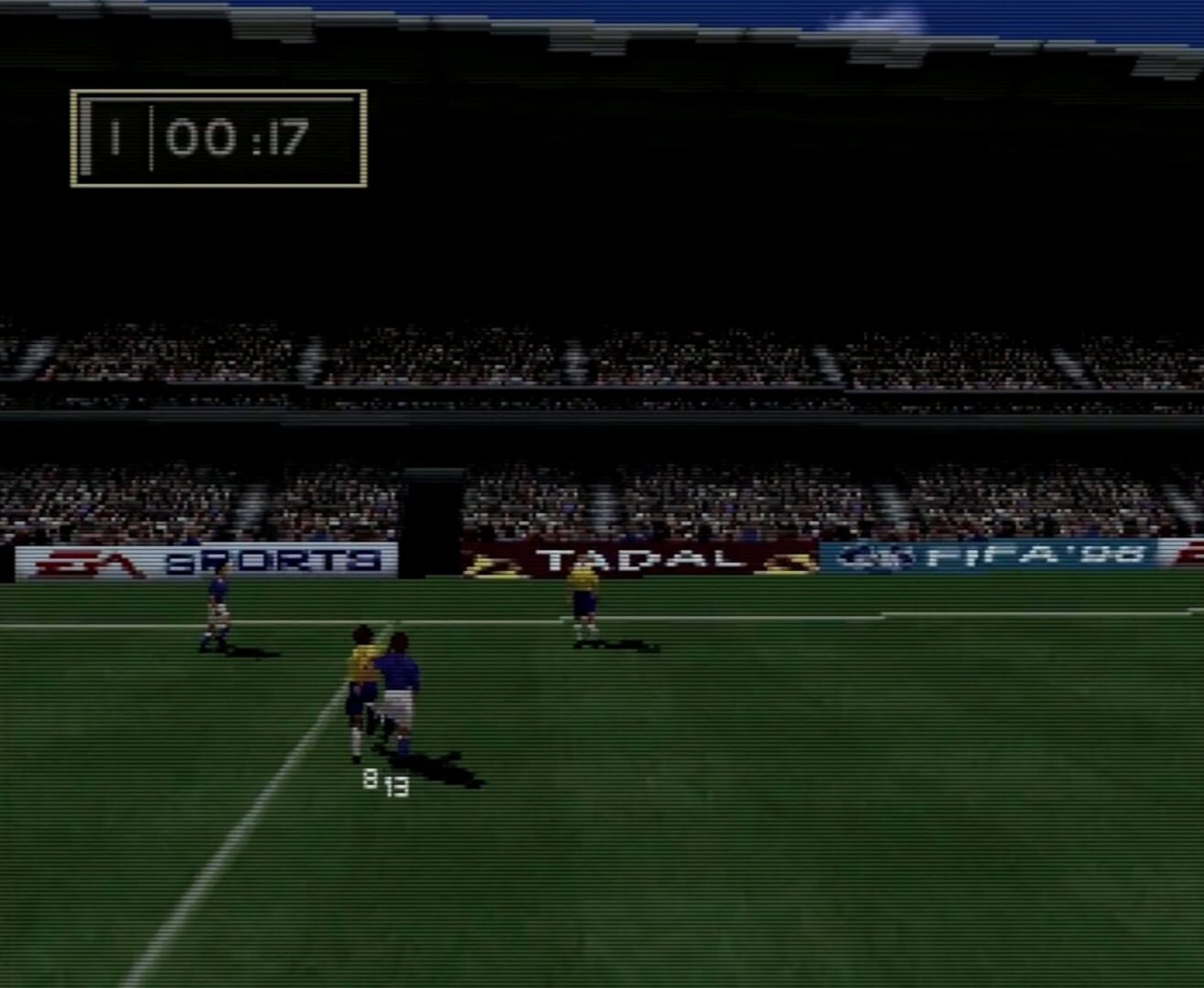Click the divider line inside the scoreboard
1204x988 pixels.
(151, 139)
